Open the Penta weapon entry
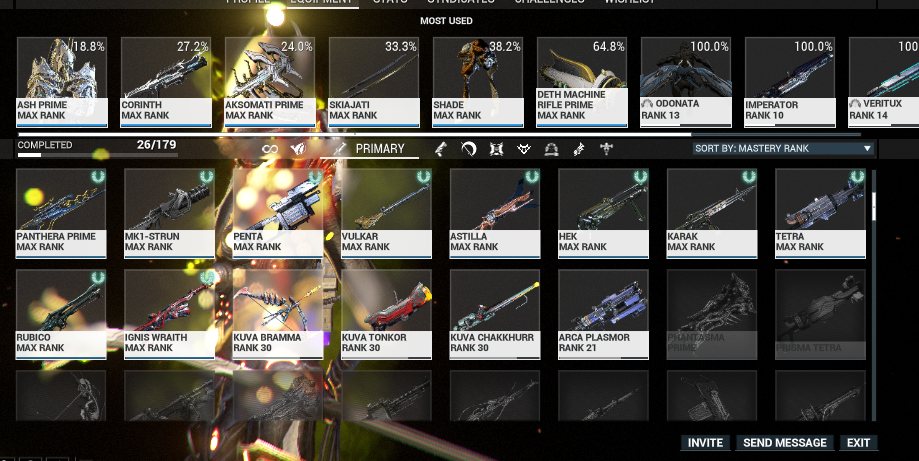This screenshot has width=919, height=461. point(277,212)
